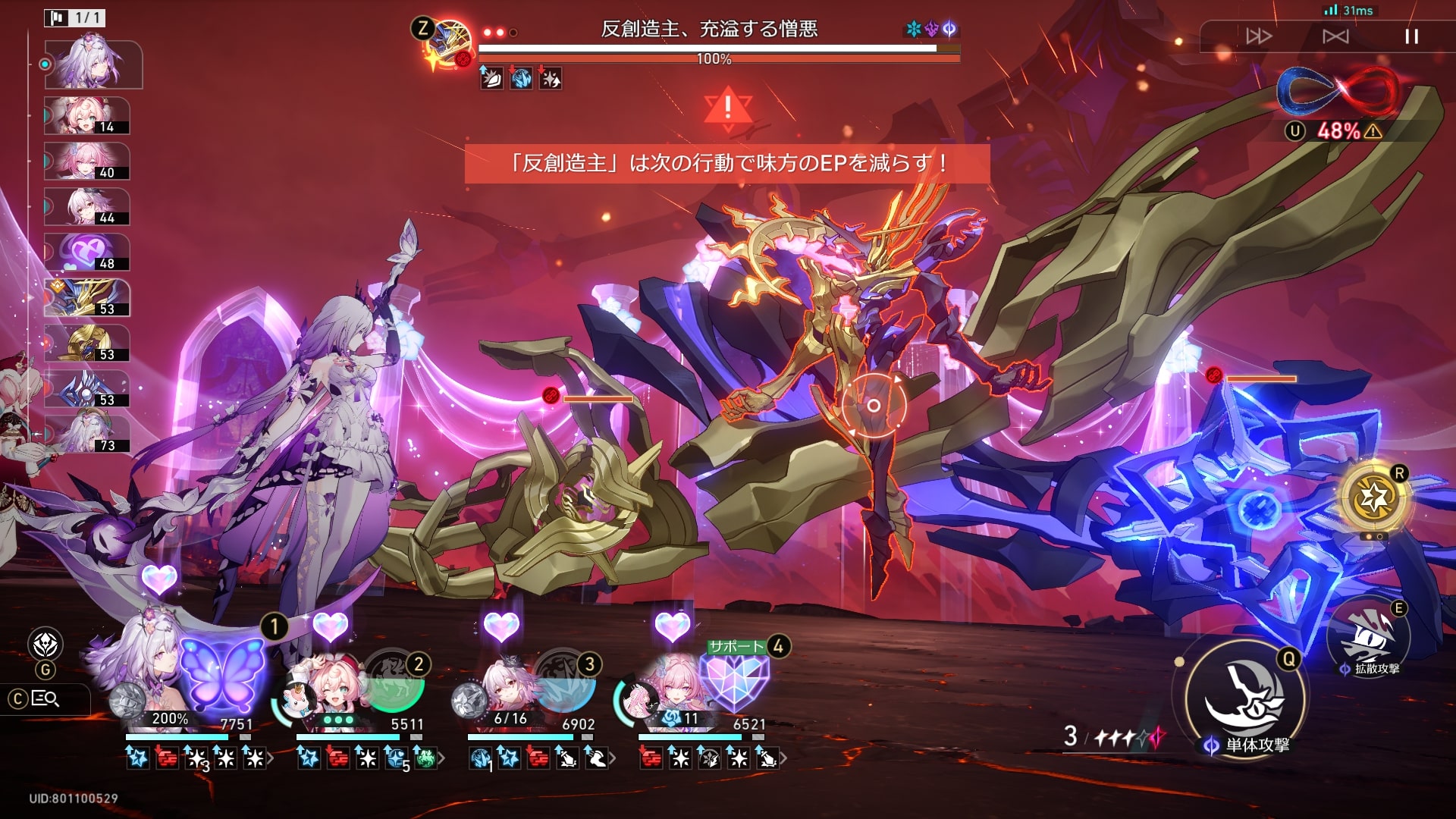1456x819 pixels.
Task: Activate the golden star ability button
Action: (1373, 498)
